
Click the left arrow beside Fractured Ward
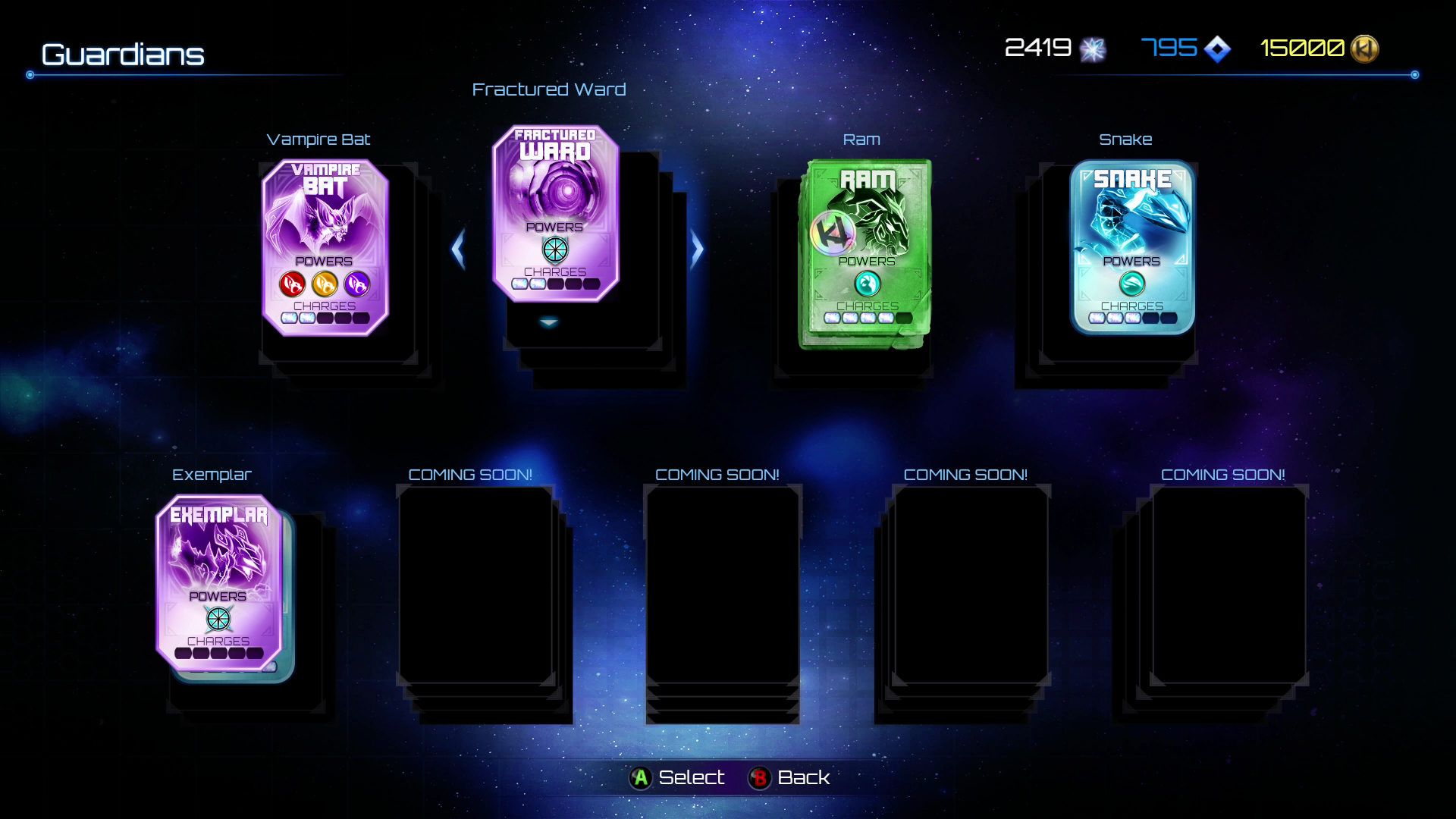[457, 249]
